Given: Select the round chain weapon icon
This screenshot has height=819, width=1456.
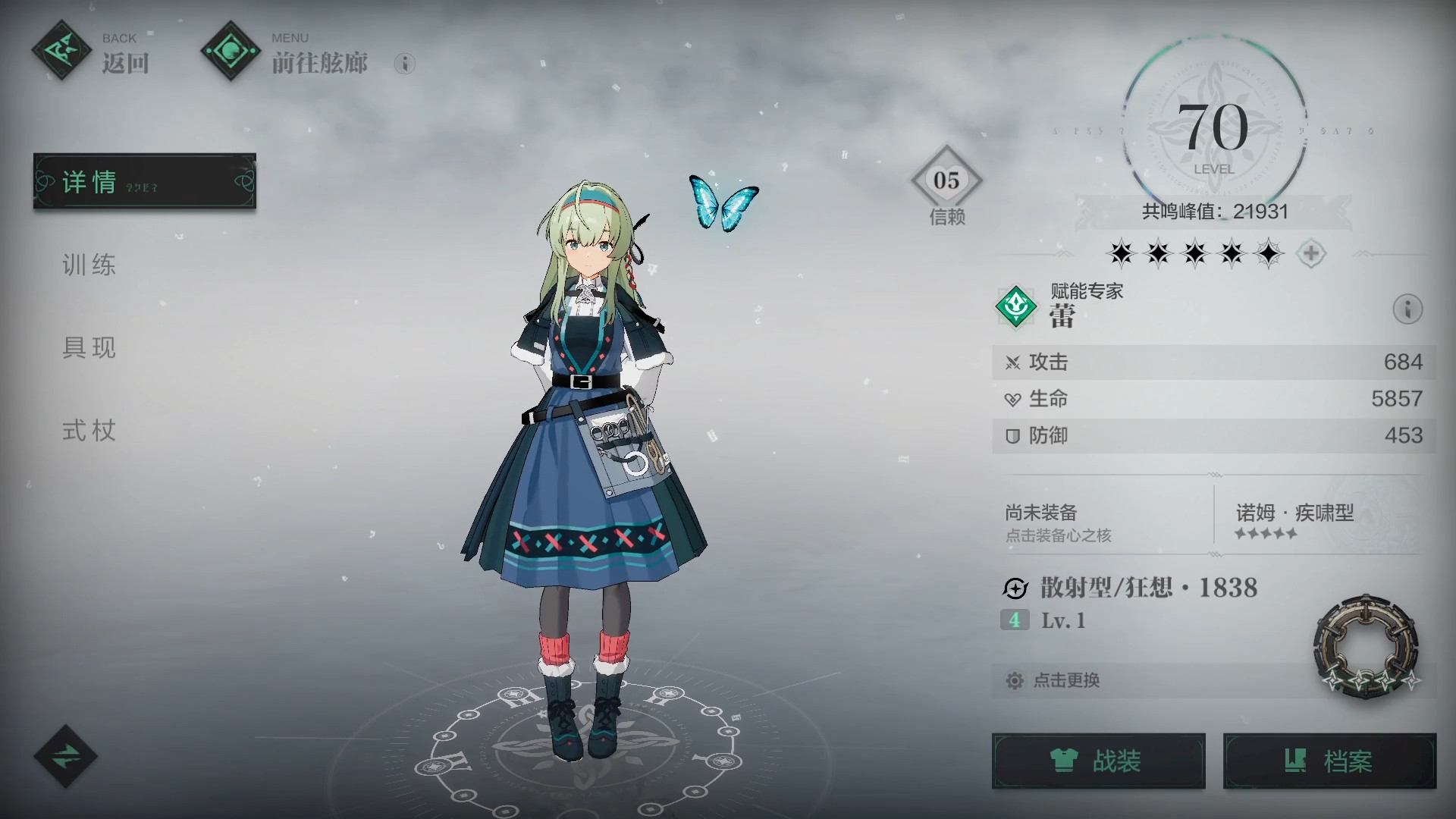Looking at the screenshot, I should click(1365, 646).
